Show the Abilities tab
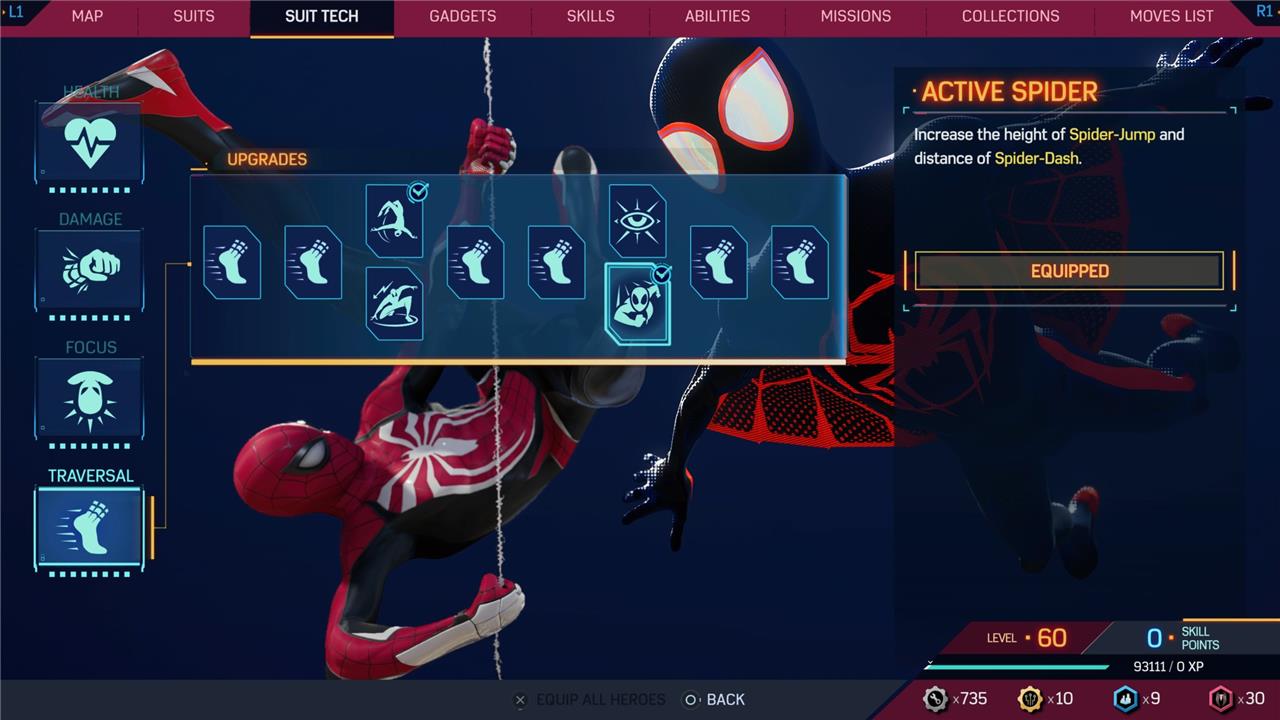The image size is (1280, 720). [x=717, y=16]
